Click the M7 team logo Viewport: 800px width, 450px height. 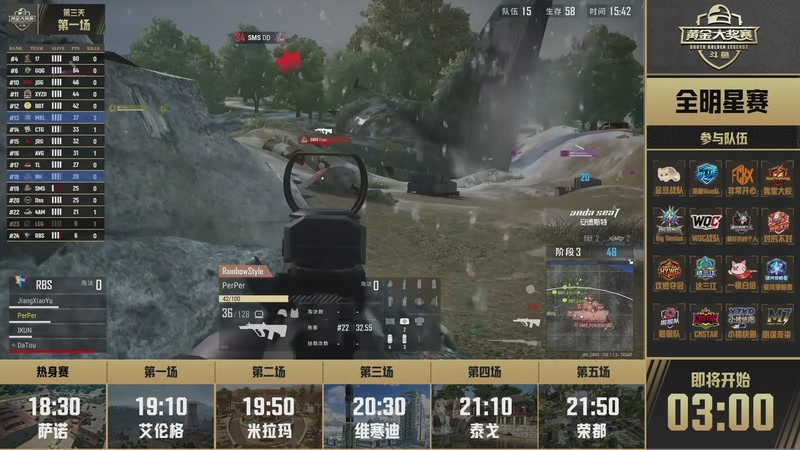click(x=778, y=319)
